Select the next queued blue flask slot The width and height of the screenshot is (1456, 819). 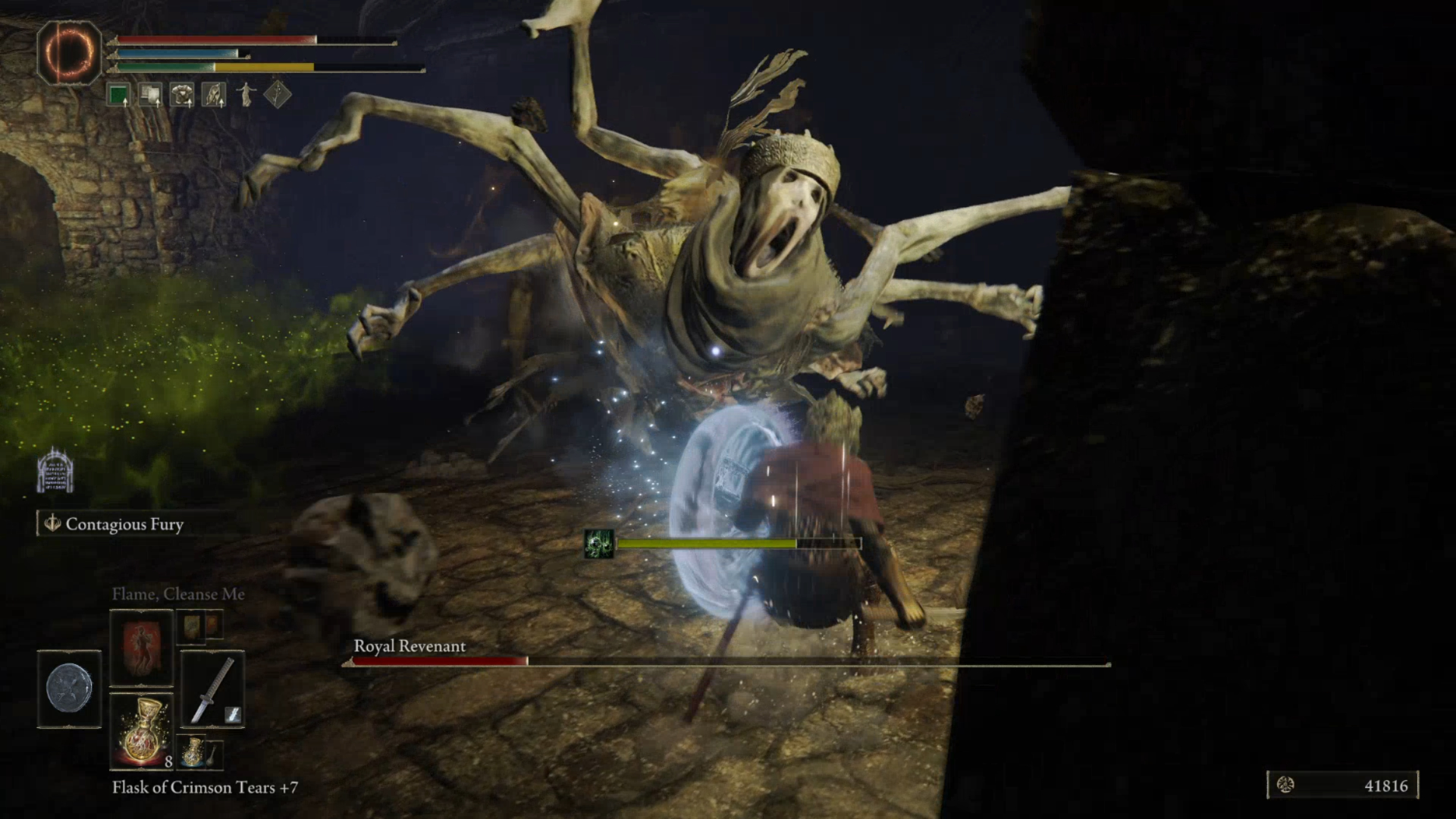(193, 751)
